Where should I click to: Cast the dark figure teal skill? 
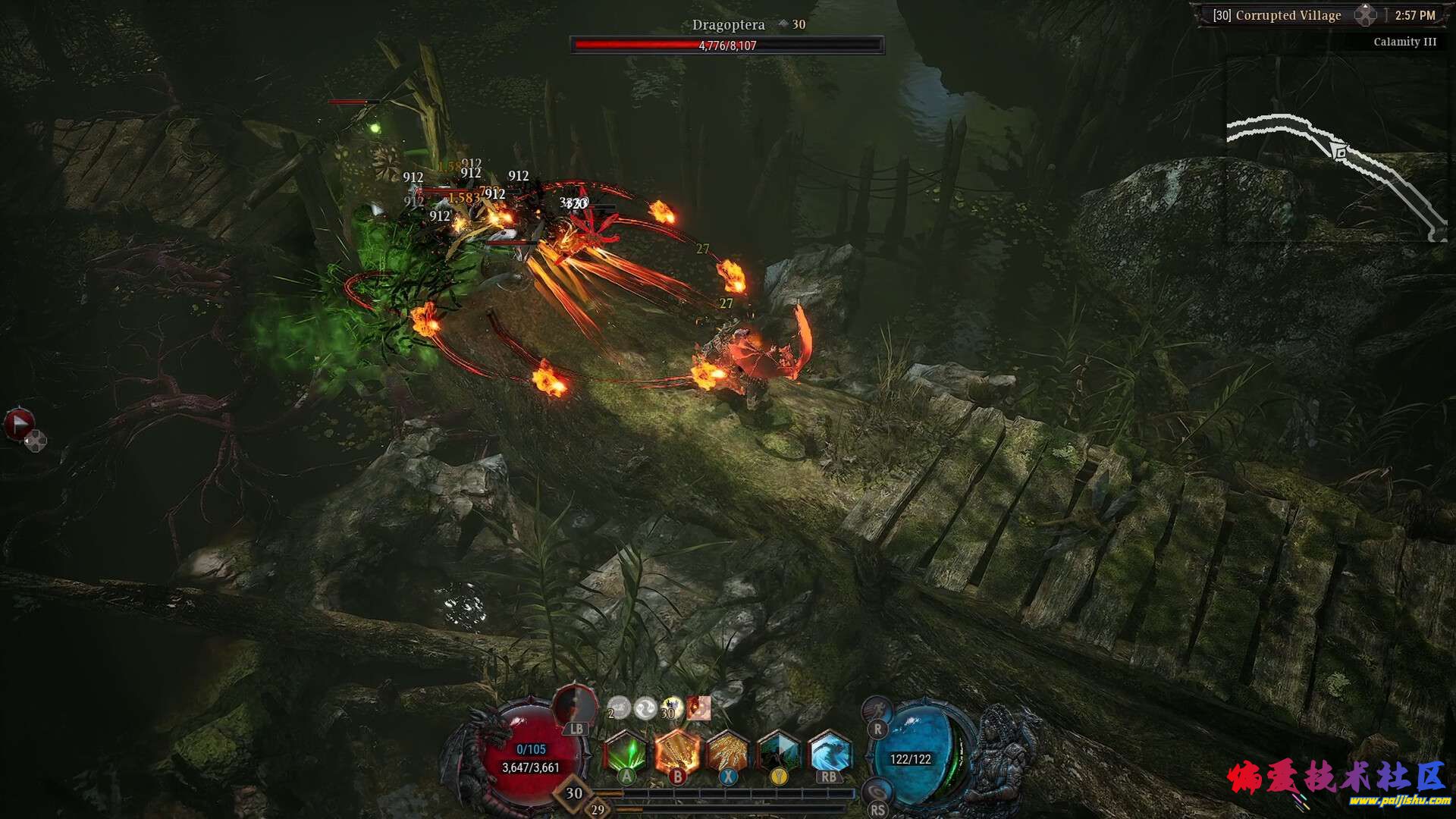click(779, 753)
